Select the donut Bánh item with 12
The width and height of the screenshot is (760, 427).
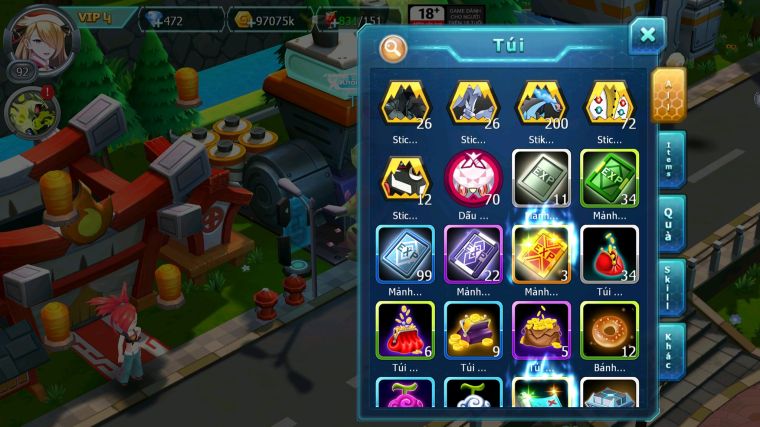[609, 329]
